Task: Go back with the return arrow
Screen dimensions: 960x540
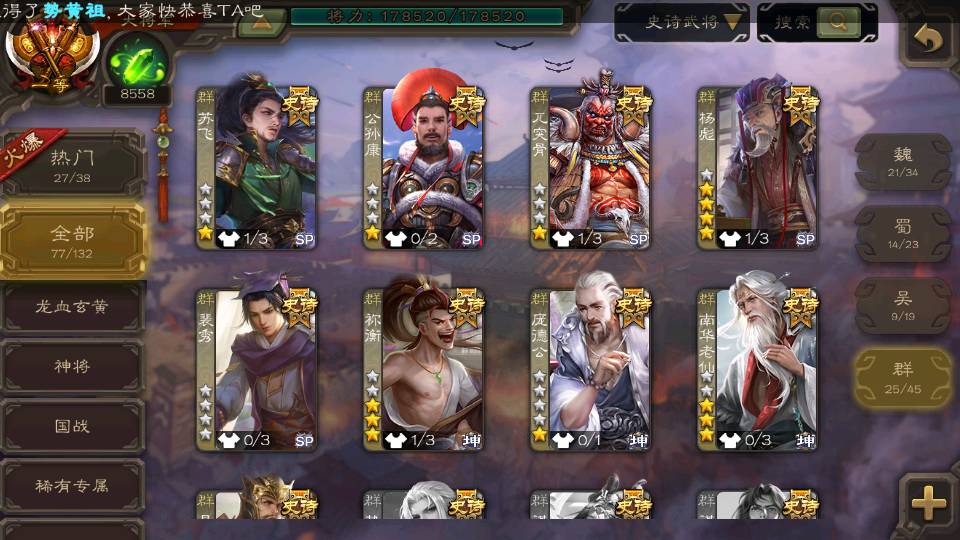Action: pyautogui.click(x=929, y=40)
